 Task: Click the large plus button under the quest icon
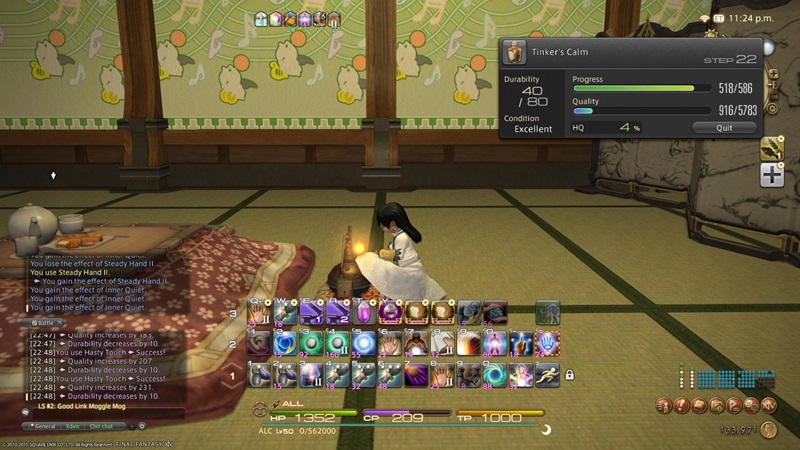(x=771, y=176)
